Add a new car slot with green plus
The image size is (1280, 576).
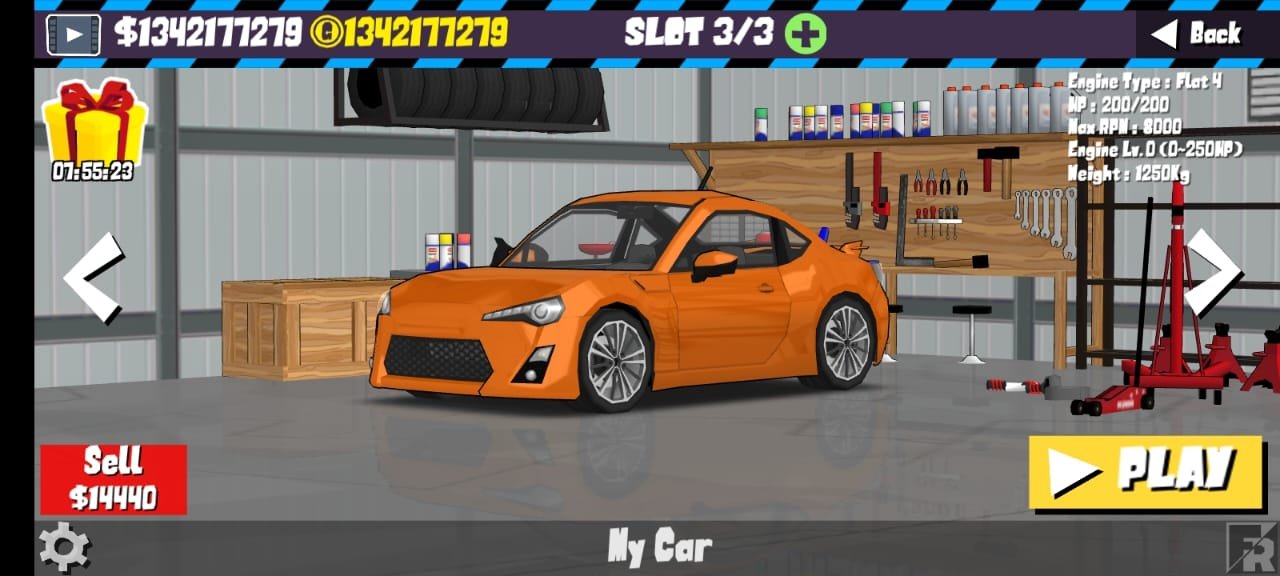[x=805, y=34]
